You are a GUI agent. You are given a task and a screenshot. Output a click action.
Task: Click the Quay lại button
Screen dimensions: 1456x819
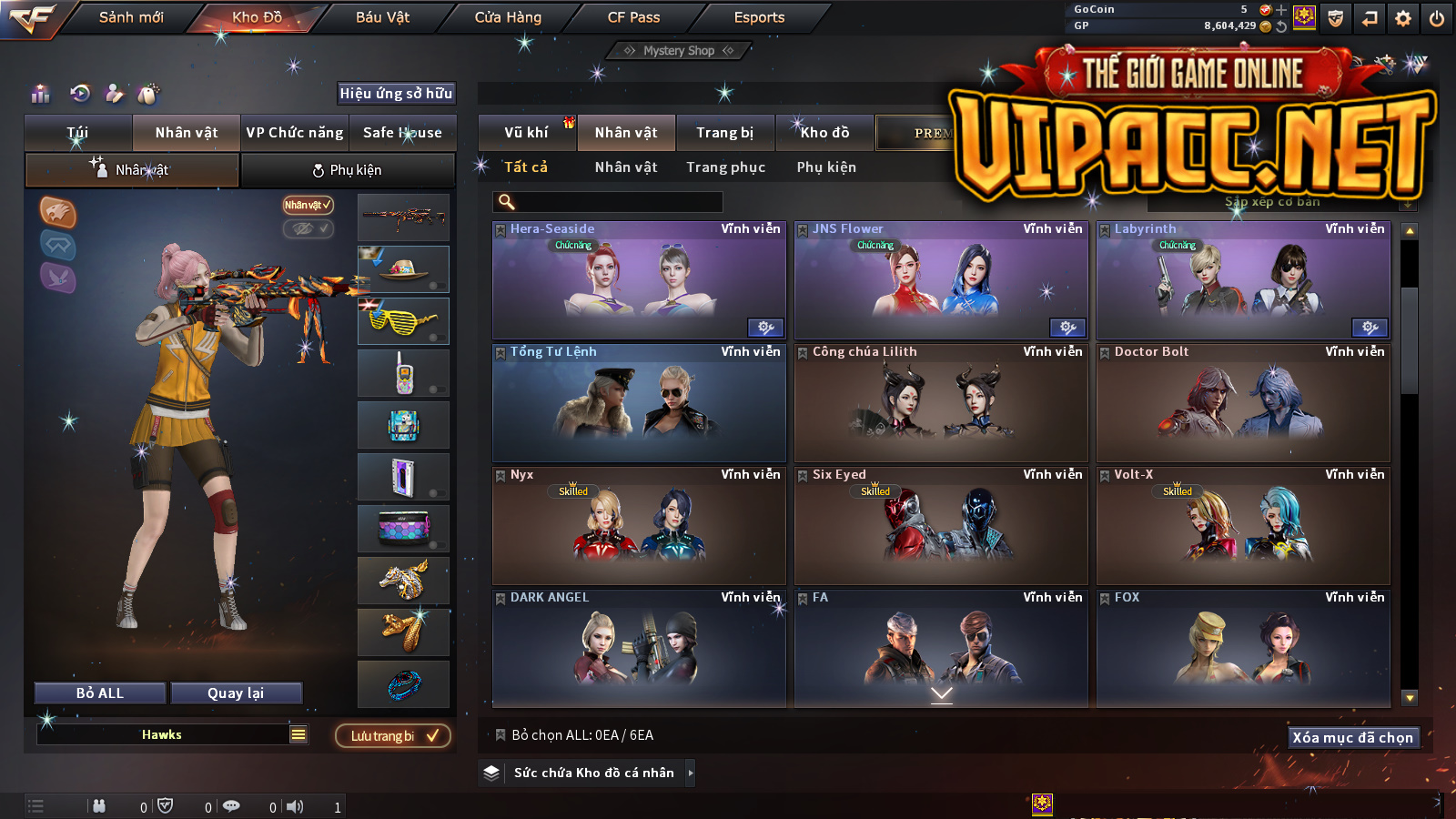[x=236, y=693]
